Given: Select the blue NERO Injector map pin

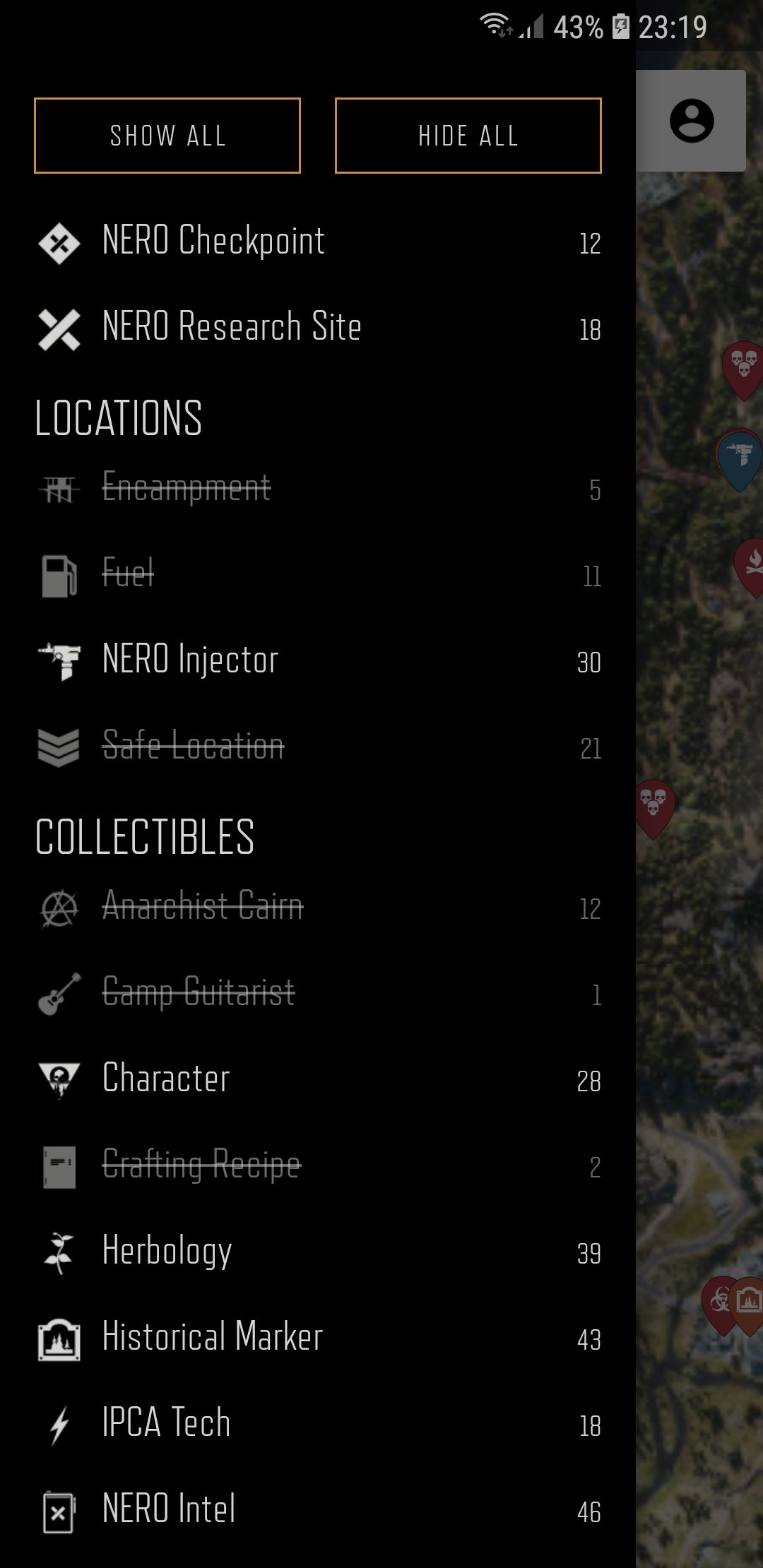Looking at the screenshot, I should (740, 457).
